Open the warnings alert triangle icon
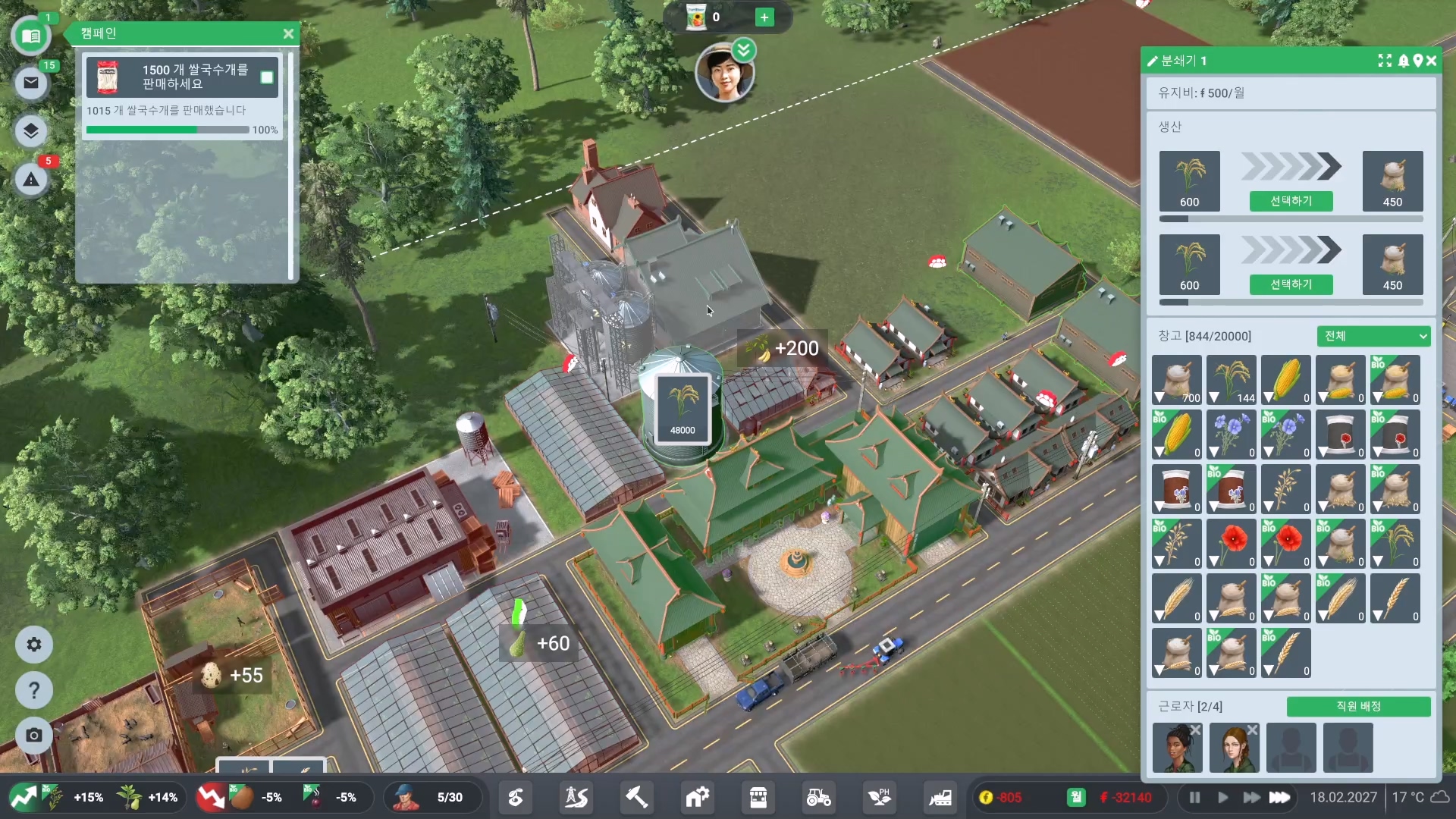The image size is (1456, 819). (x=31, y=180)
